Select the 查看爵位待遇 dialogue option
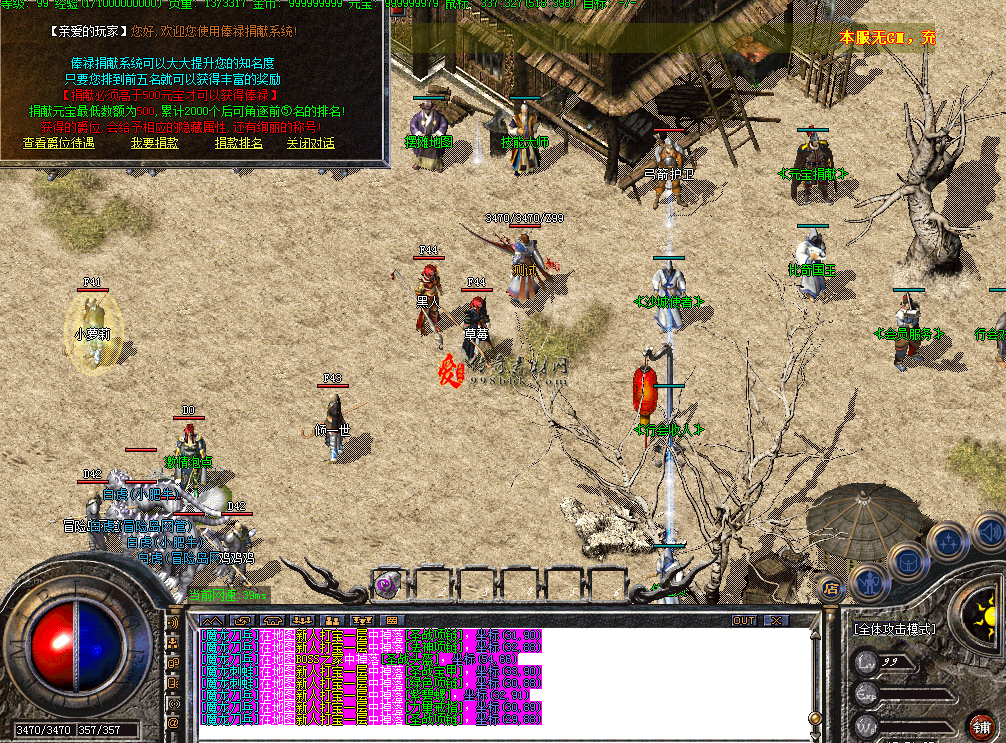 [58, 143]
